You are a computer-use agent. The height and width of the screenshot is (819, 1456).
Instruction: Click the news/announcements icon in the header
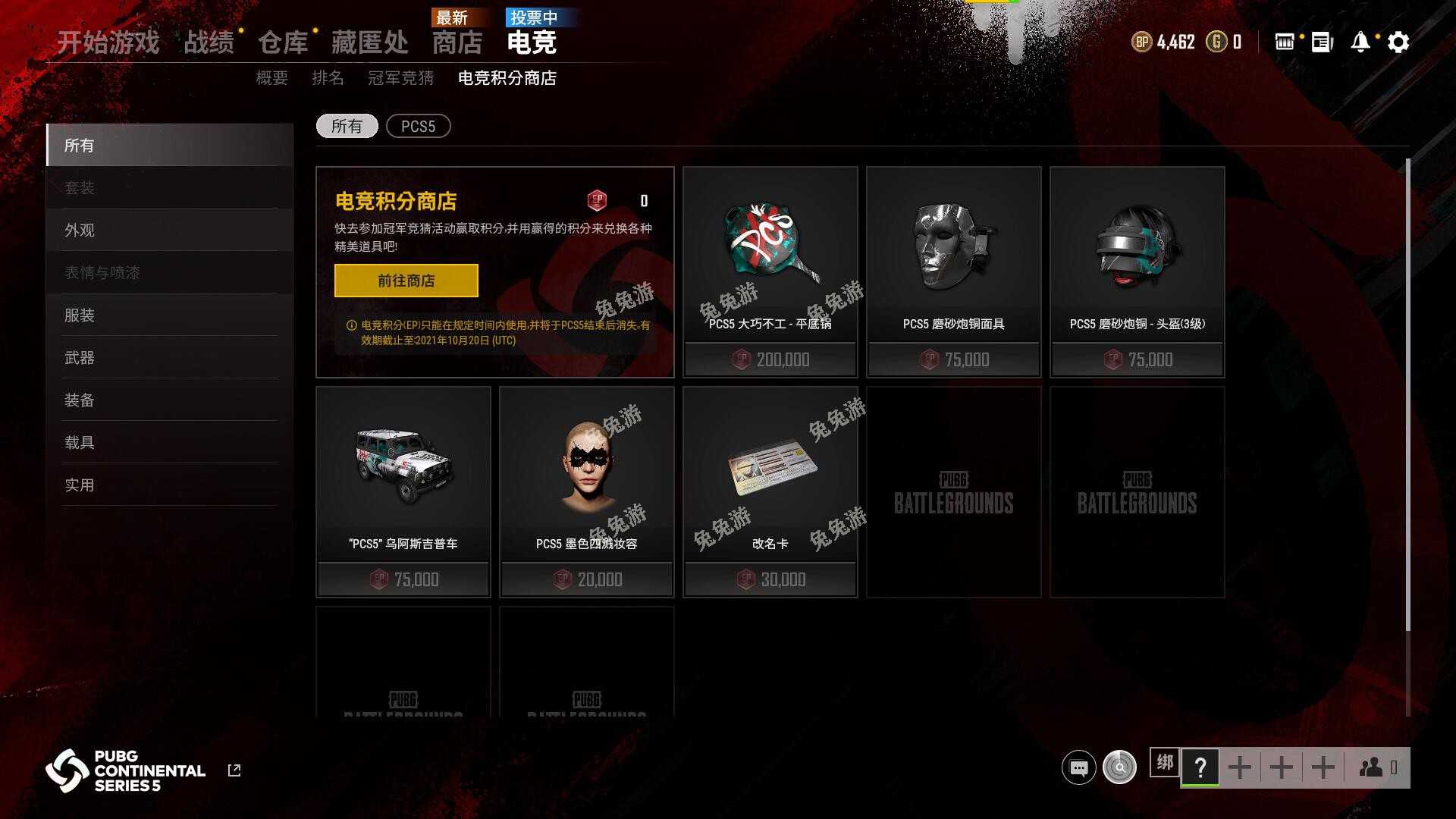pyautogui.click(x=1319, y=42)
